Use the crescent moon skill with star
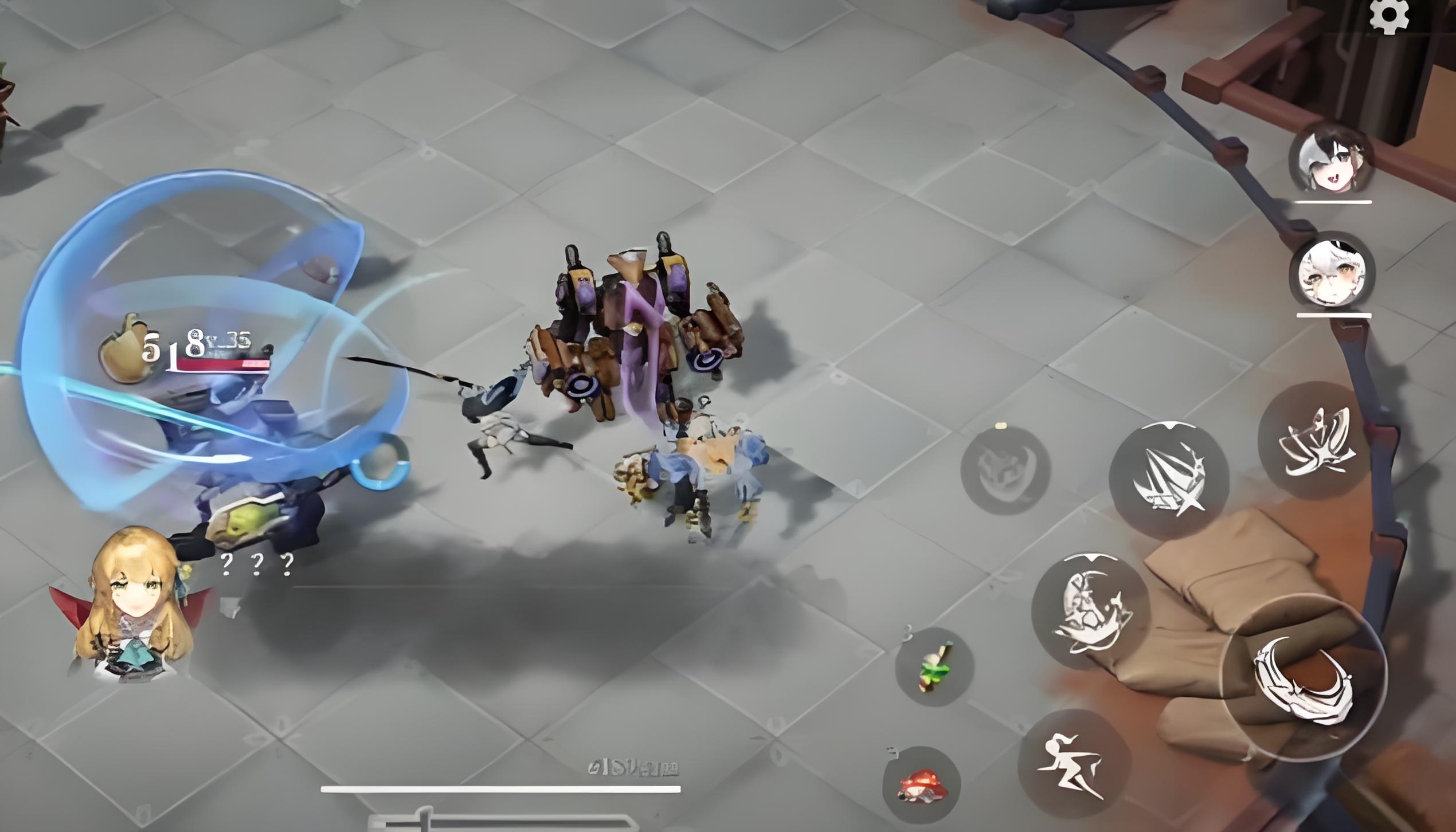This screenshot has height=832, width=1456. (x=1091, y=612)
